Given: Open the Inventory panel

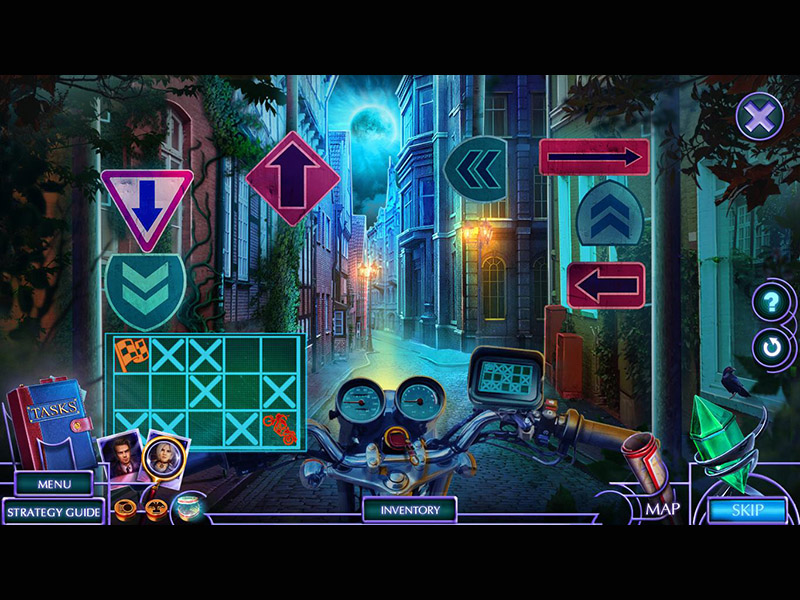Looking at the screenshot, I should point(410,510).
